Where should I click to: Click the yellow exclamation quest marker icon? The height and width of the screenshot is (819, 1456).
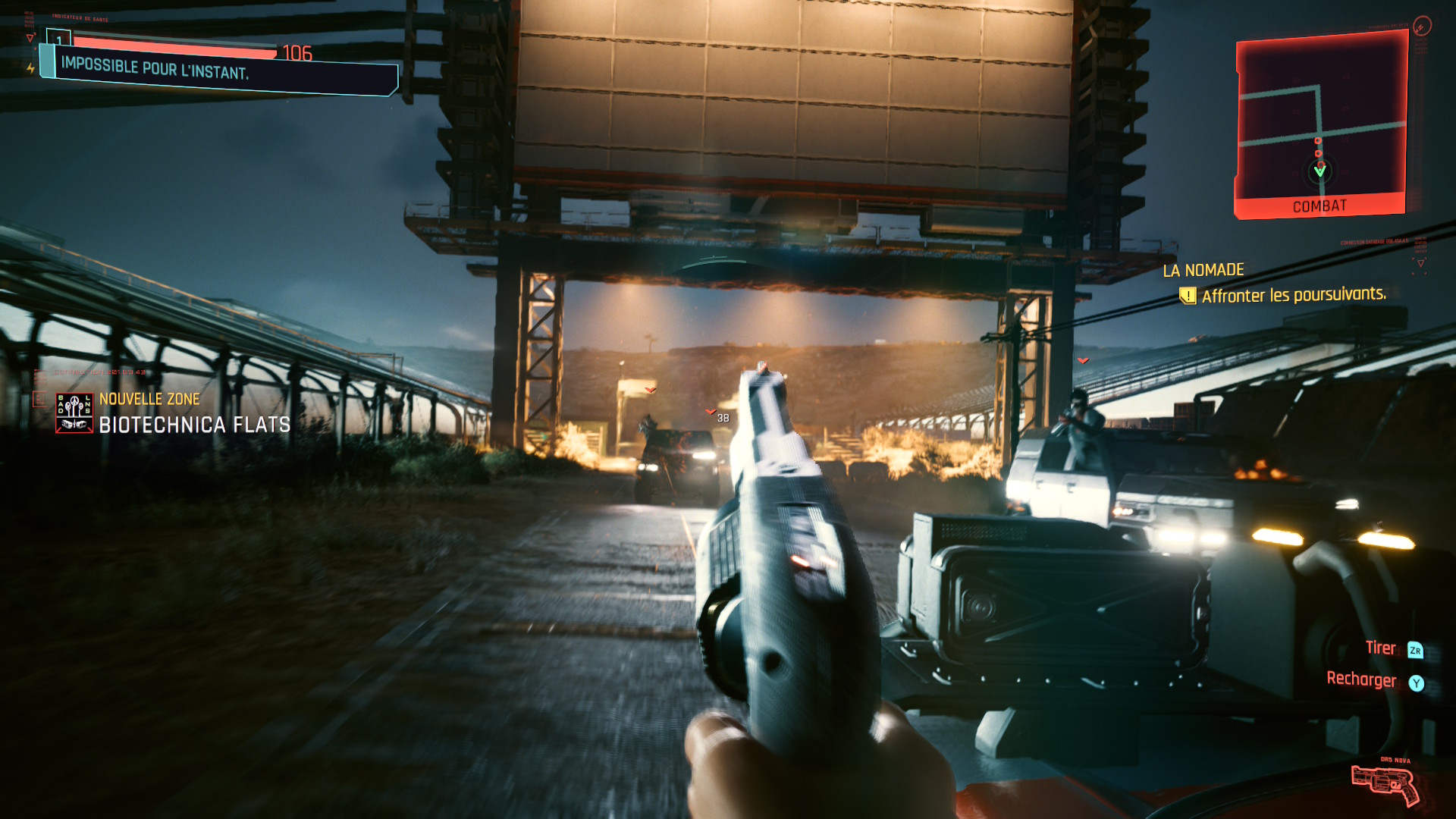pyautogui.click(x=1187, y=295)
